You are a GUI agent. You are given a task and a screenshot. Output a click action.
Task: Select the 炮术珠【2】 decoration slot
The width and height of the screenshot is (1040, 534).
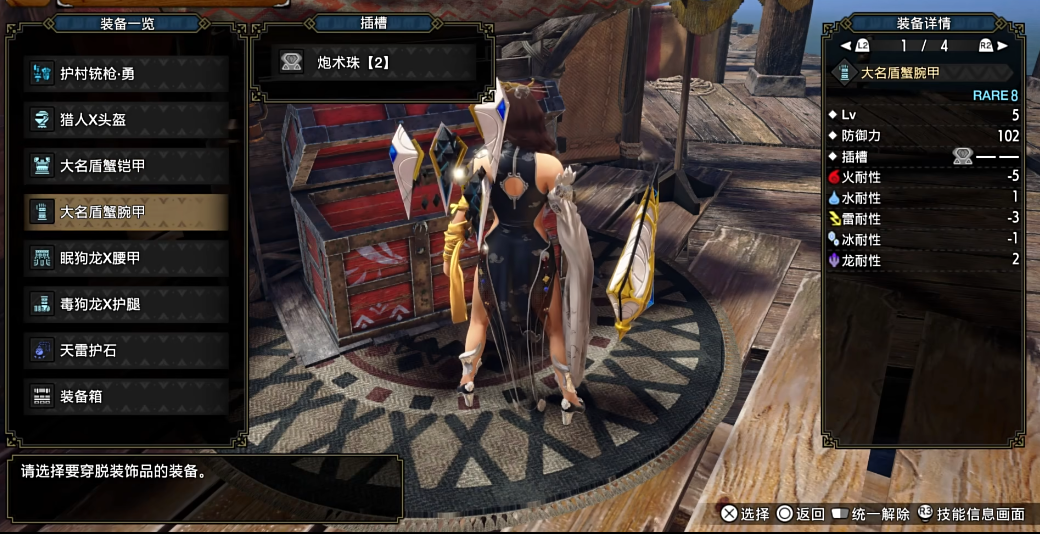click(372, 63)
